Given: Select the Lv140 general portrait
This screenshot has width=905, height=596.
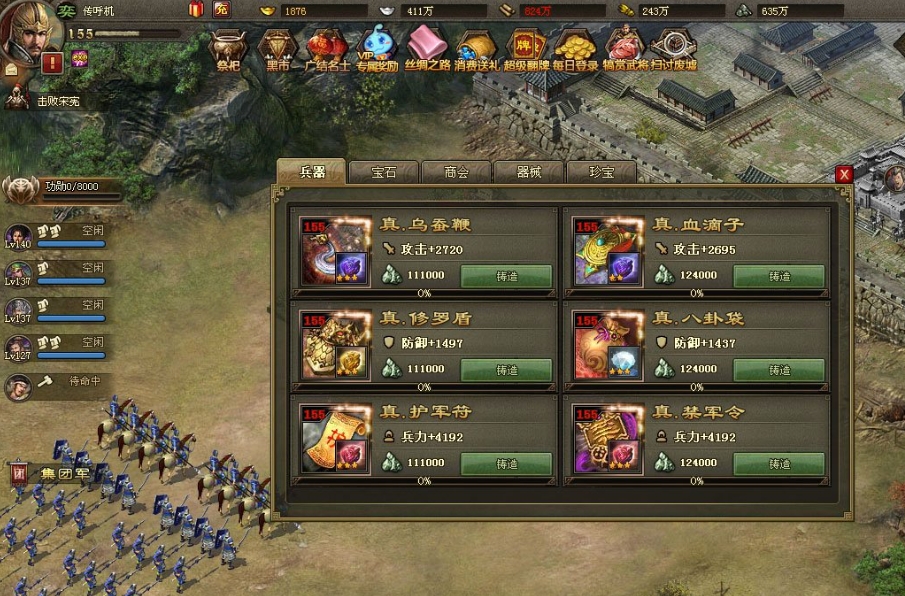Looking at the screenshot, I should click(19, 237).
